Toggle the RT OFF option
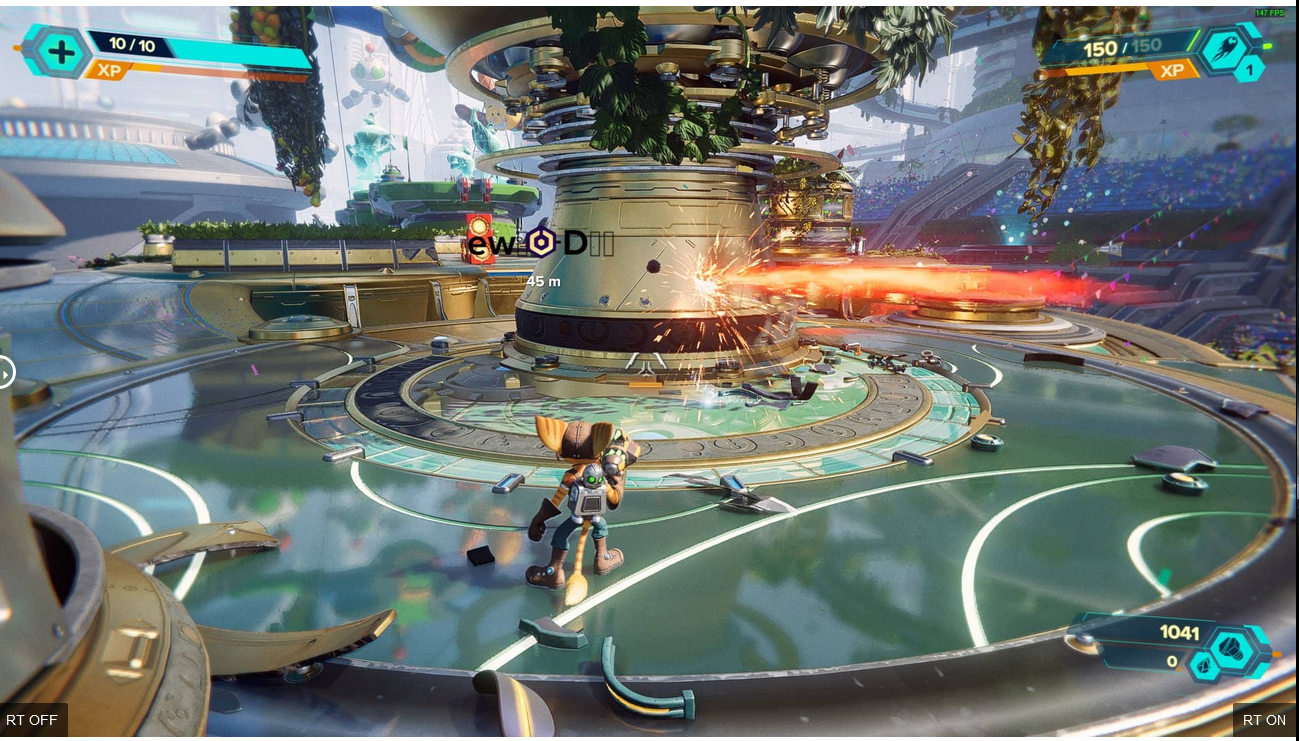 [x=30, y=720]
